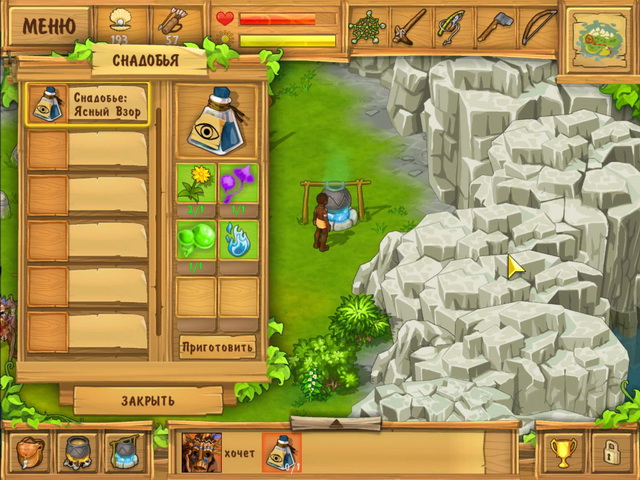Screen dimensions: 640x480
Task: Open the backpack inventory
Action: pyautogui.click(x=33, y=453)
